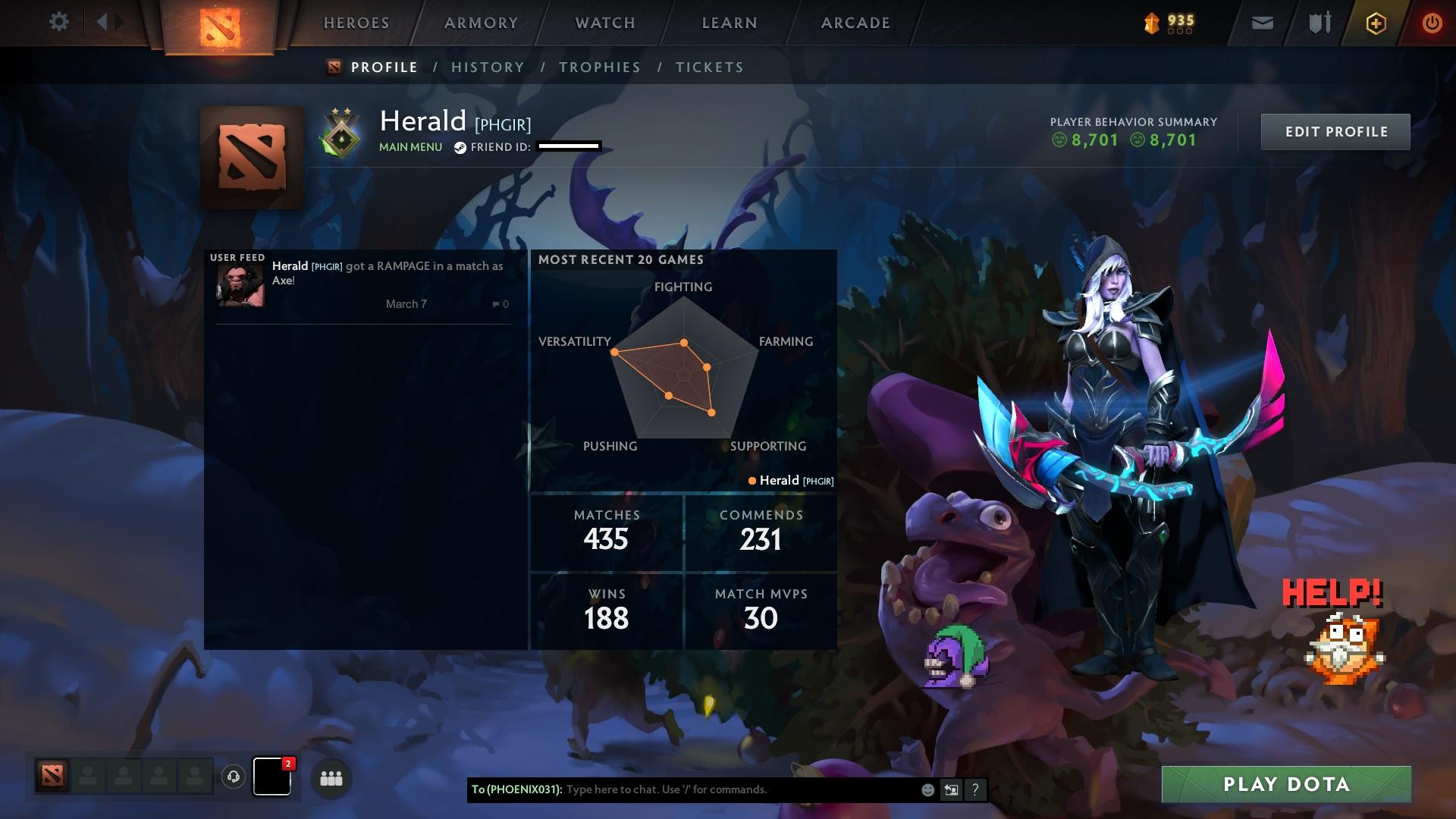Image resolution: width=1456 pixels, height=819 pixels.
Task: Open the settings gear icon
Action: tap(59, 21)
